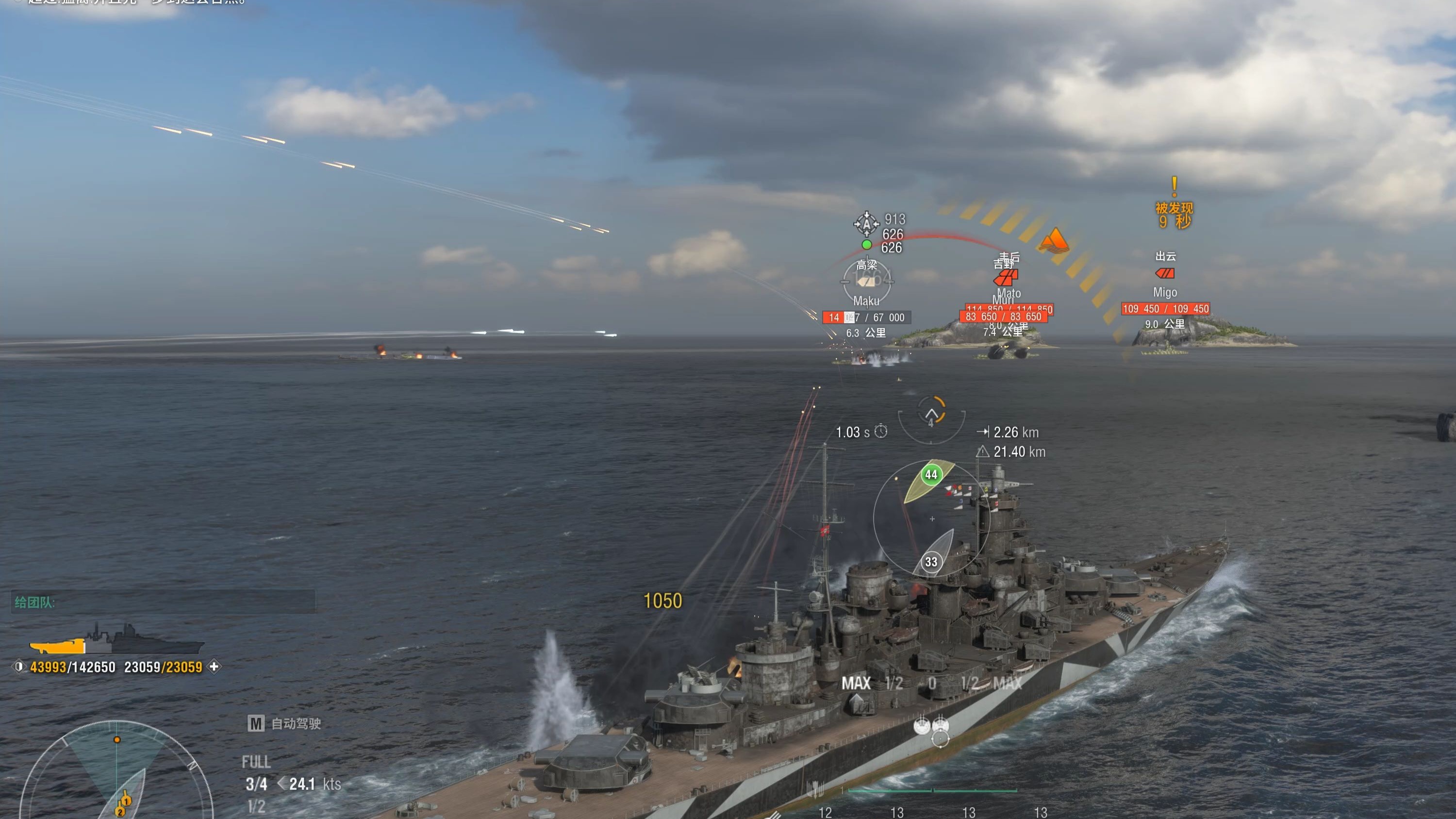The height and width of the screenshot is (819, 1456).
Task: Select the 3/4 engine speed setting
Action: (256, 784)
